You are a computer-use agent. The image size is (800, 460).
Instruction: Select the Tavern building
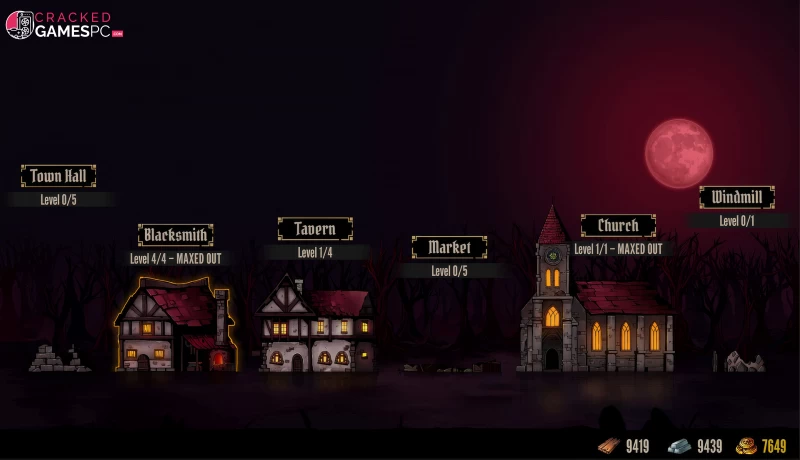point(316,328)
